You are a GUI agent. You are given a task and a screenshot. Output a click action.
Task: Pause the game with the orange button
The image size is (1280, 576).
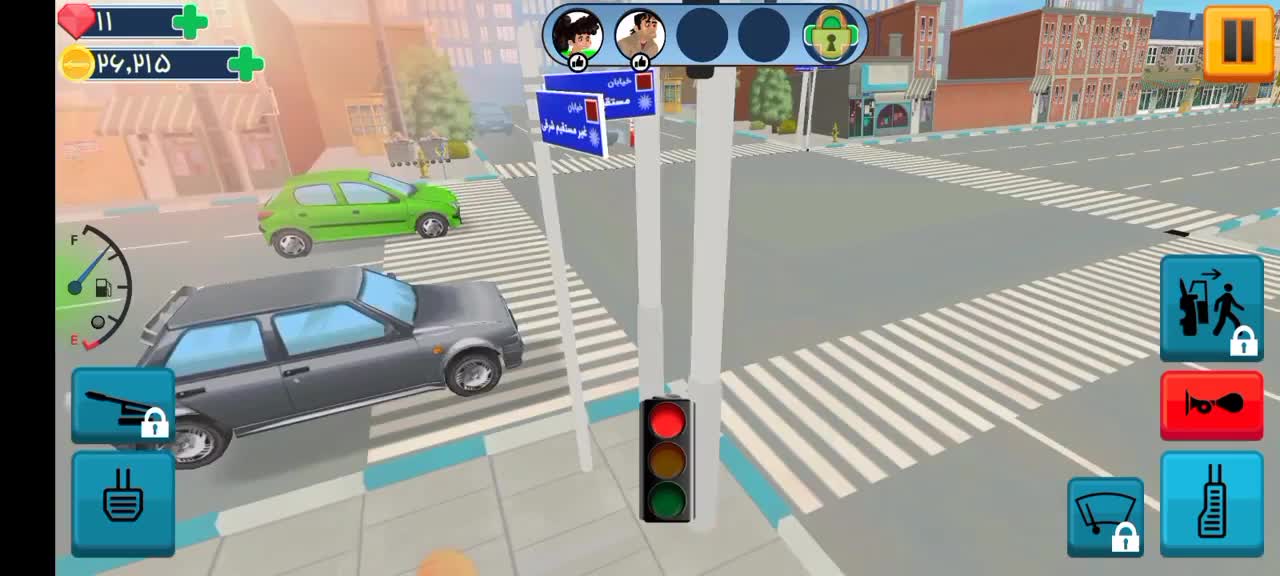1238,42
